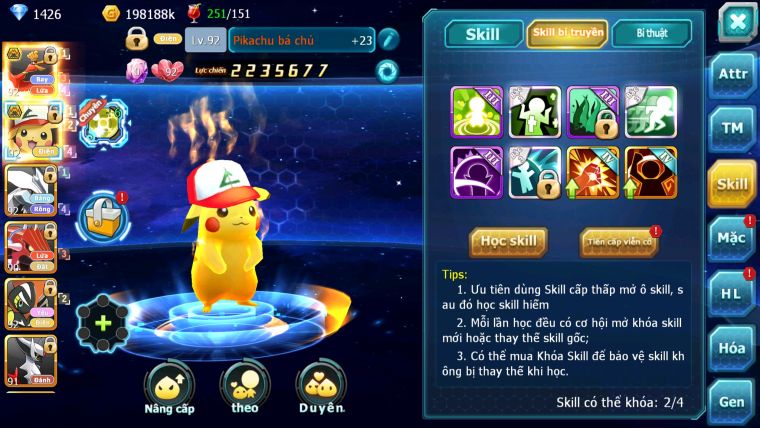Image resolution: width=760 pixels, height=428 pixels.
Task: Open the HL side tab
Action: [x=732, y=293]
